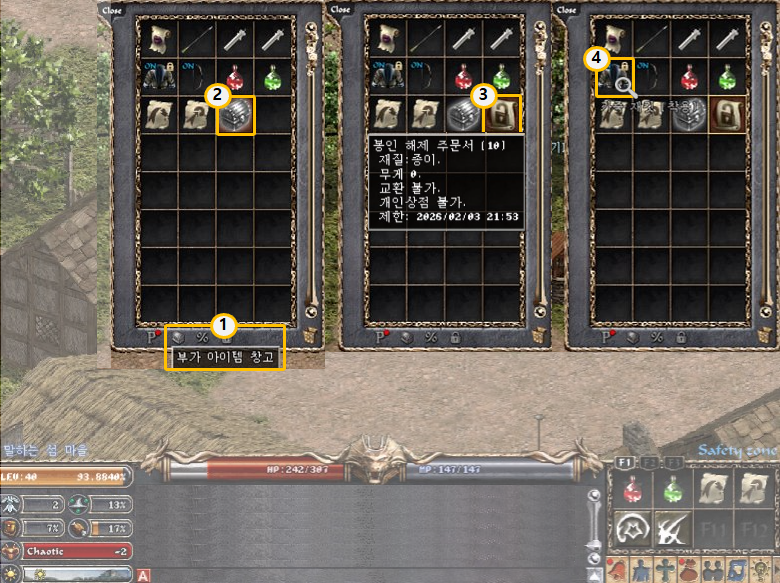This screenshot has width=780, height=583.
Task: Select the empty F12 hotbar slot
Action: tap(753, 529)
